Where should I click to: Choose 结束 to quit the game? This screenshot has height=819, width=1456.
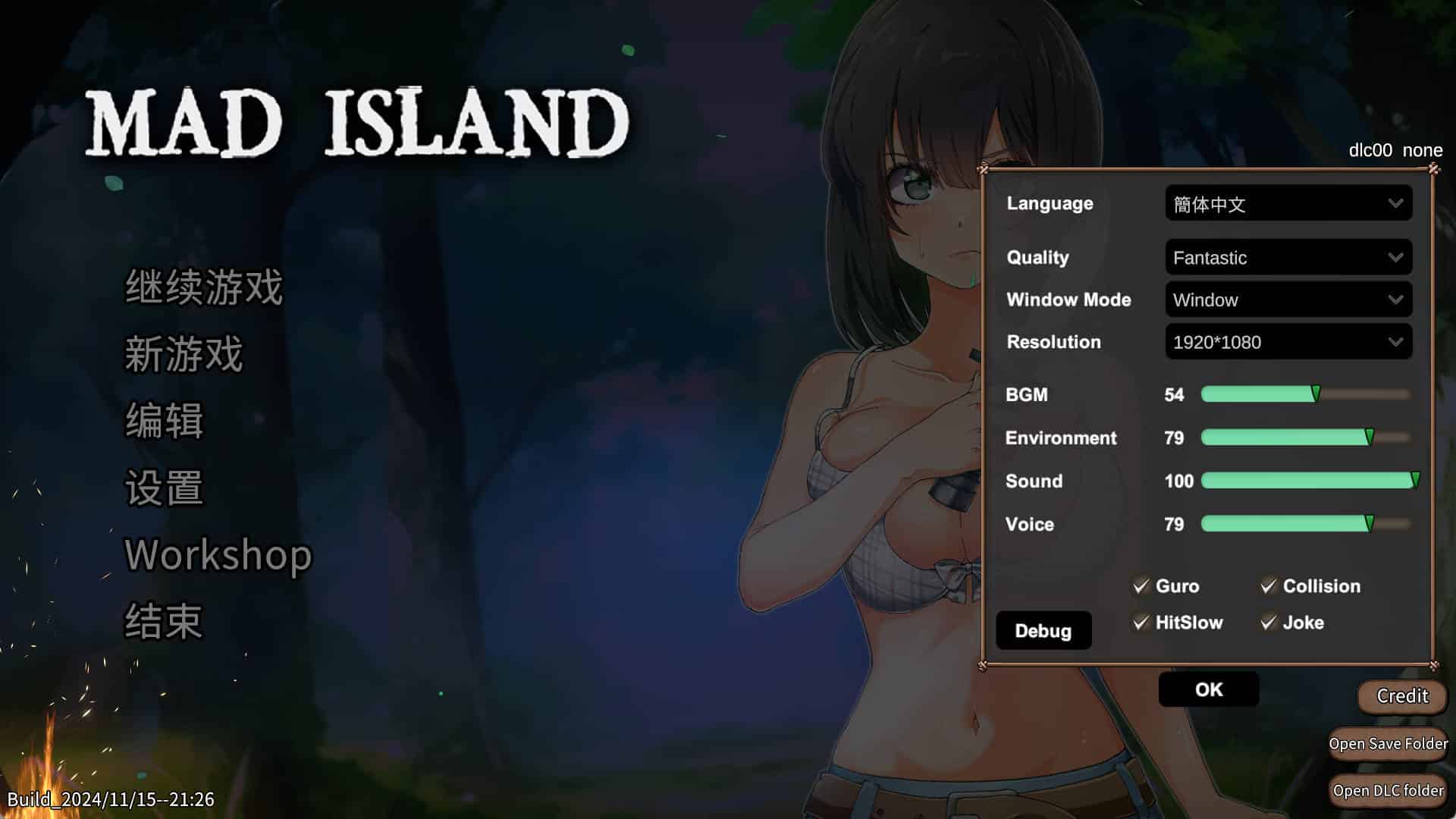pyautogui.click(x=164, y=621)
